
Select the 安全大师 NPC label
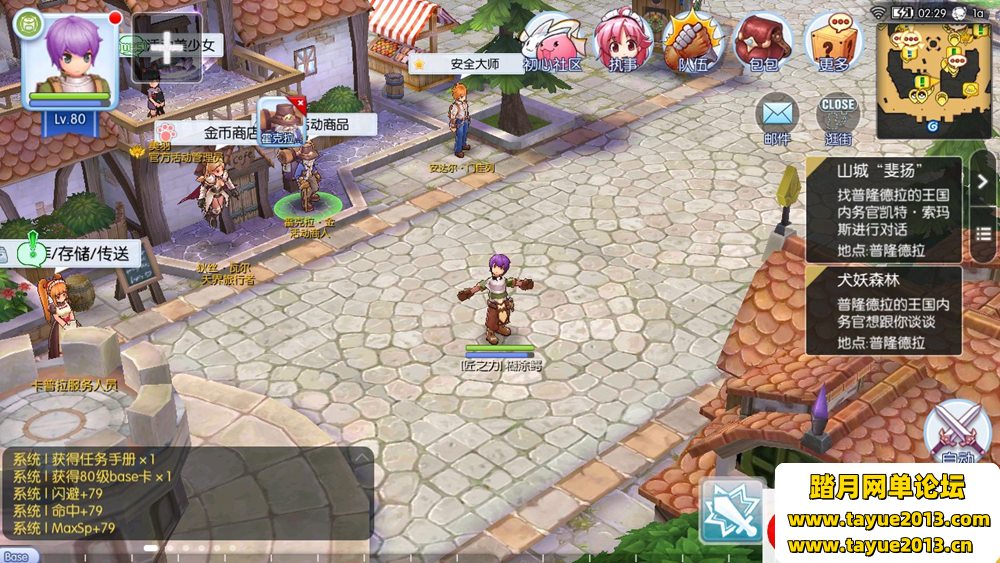(468, 64)
